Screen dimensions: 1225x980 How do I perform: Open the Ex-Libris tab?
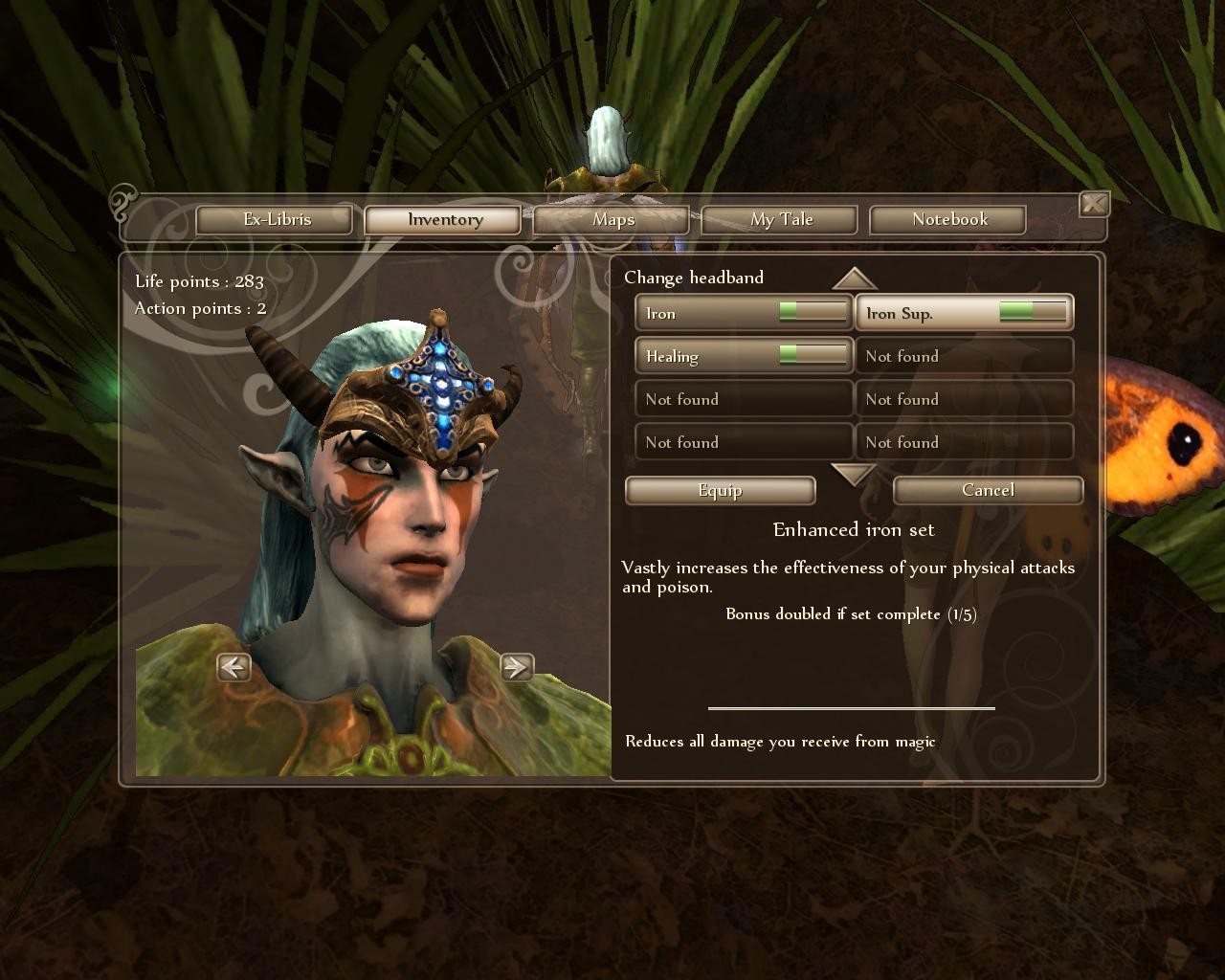(x=277, y=220)
